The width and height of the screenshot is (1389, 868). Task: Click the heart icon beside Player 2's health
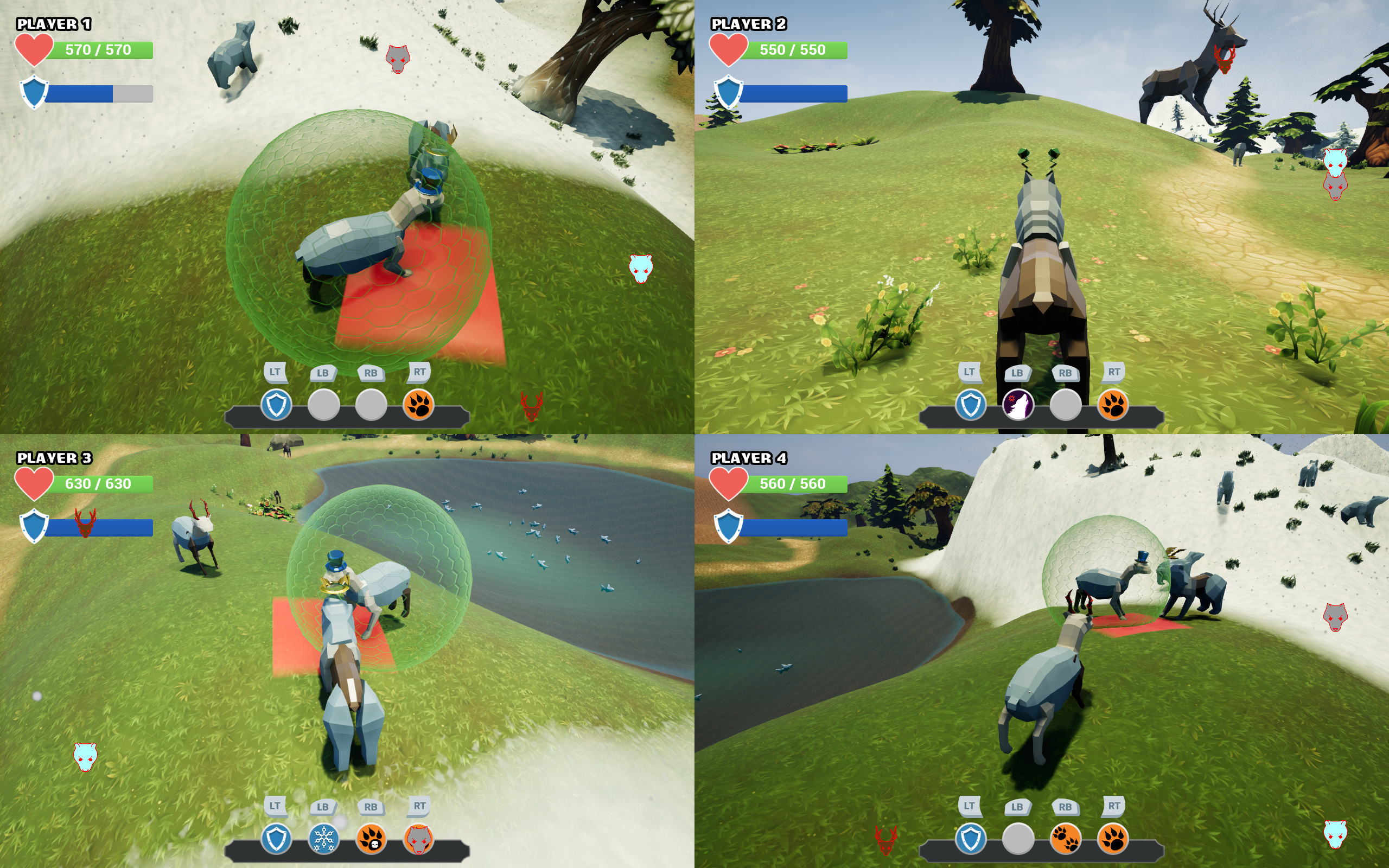tap(730, 50)
